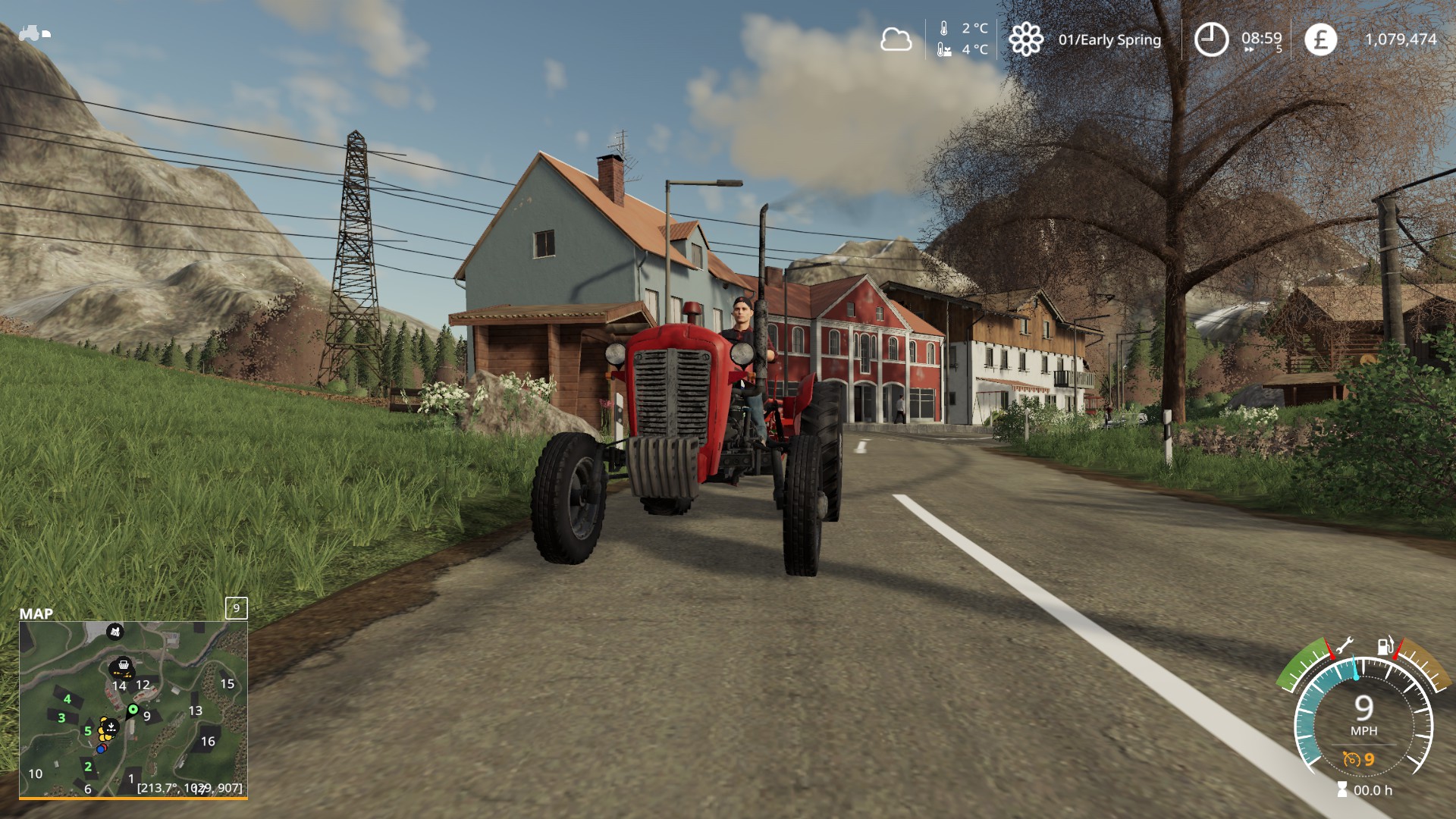Click the minimap in the corner
The image size is (1456, 819).
(133, 709)
